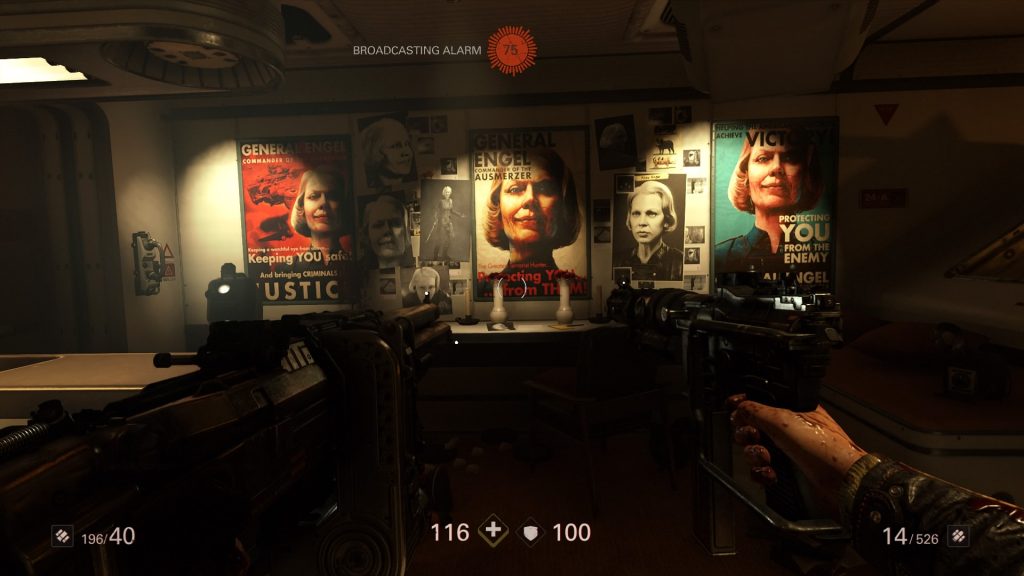
Task: Click the health cross icon
Action: click(x=492, y=532)
